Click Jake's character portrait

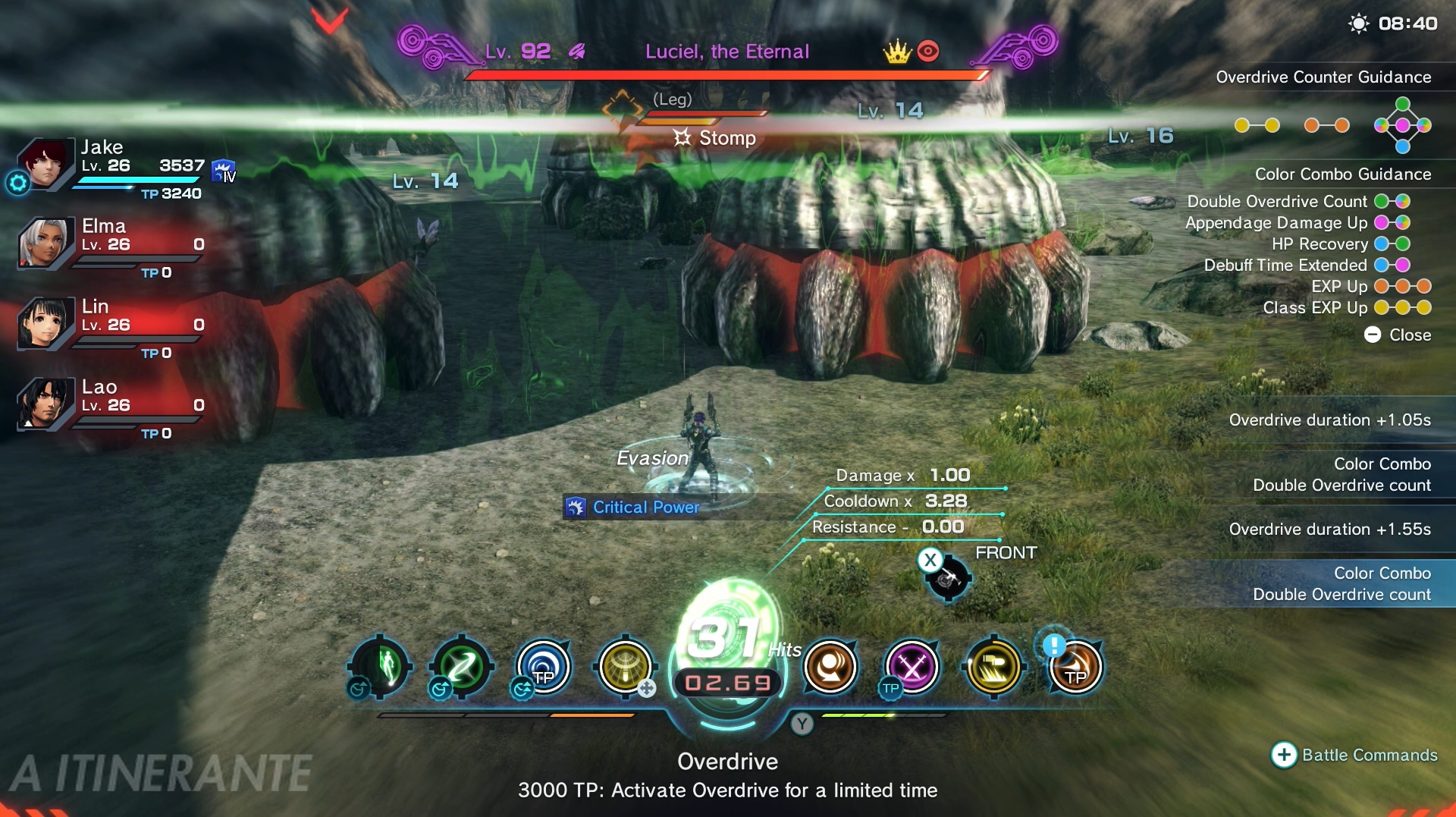pyautogui.click(x=45, y=162)
